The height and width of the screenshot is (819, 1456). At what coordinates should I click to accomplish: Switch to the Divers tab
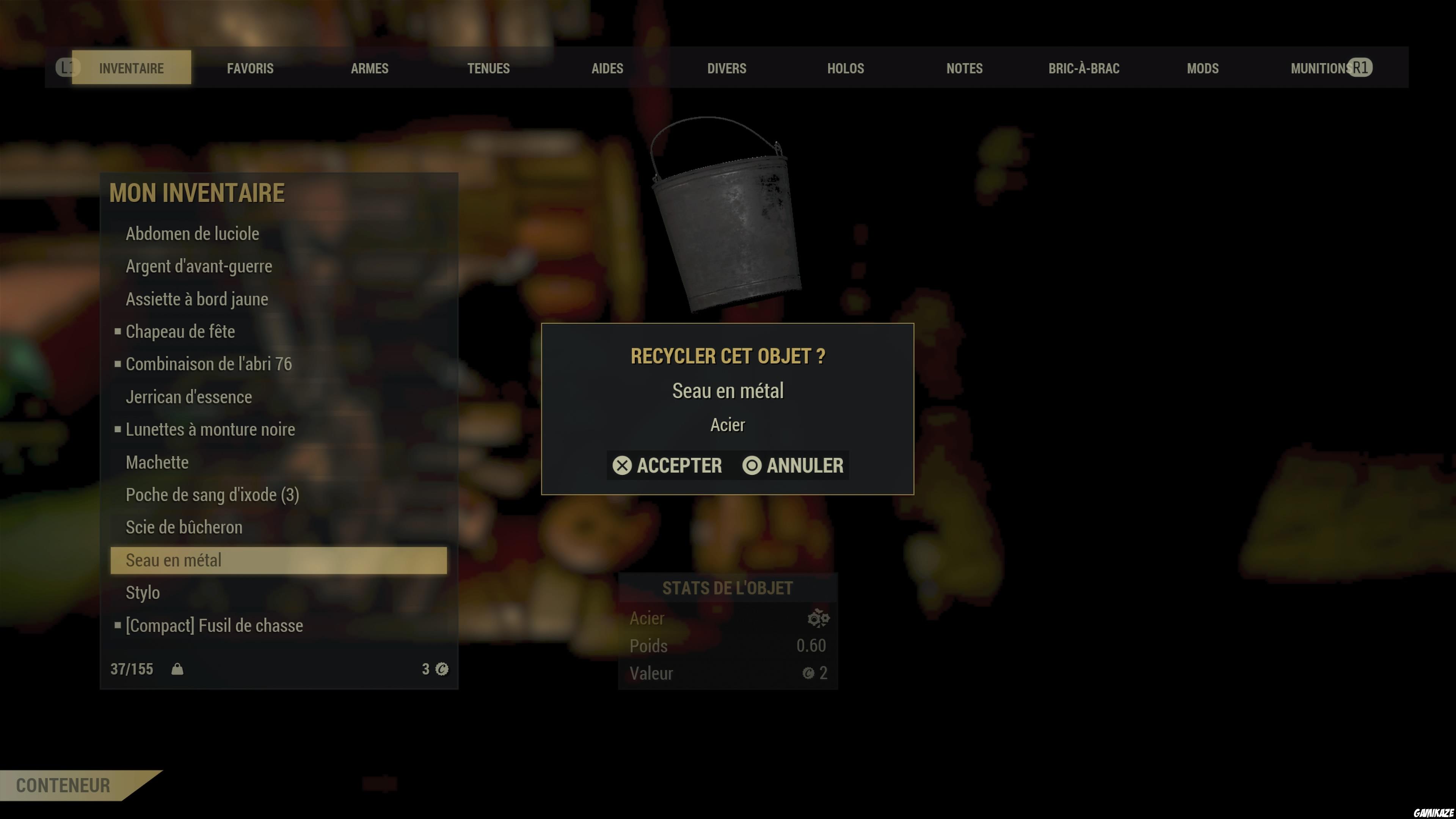tap(726, 68)
